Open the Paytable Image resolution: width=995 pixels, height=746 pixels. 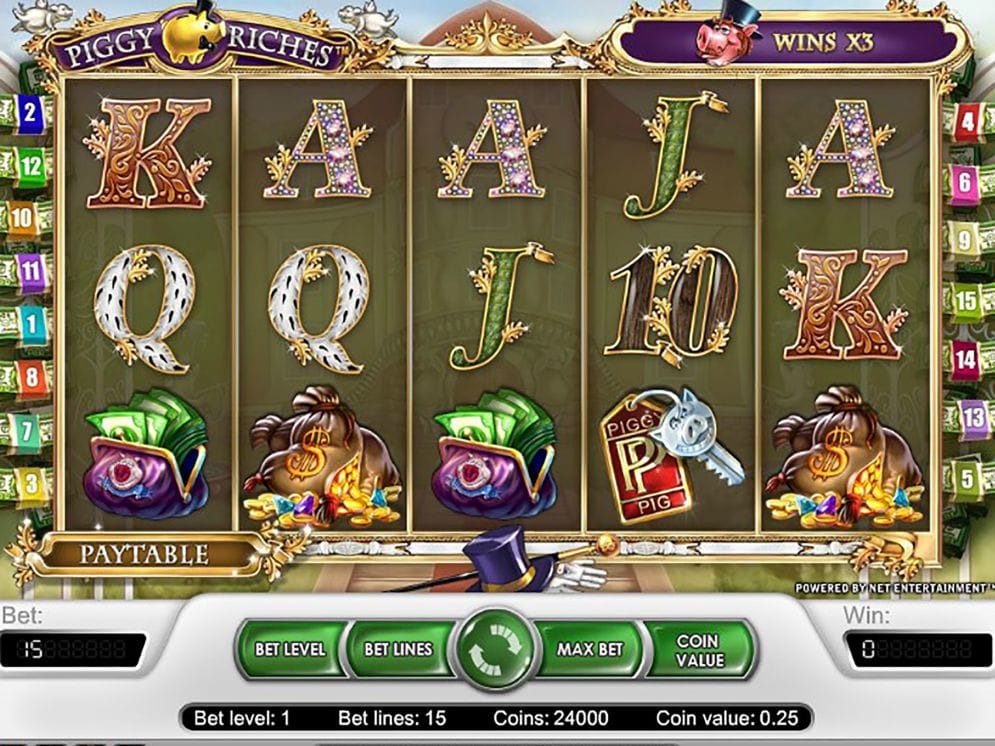144,554
